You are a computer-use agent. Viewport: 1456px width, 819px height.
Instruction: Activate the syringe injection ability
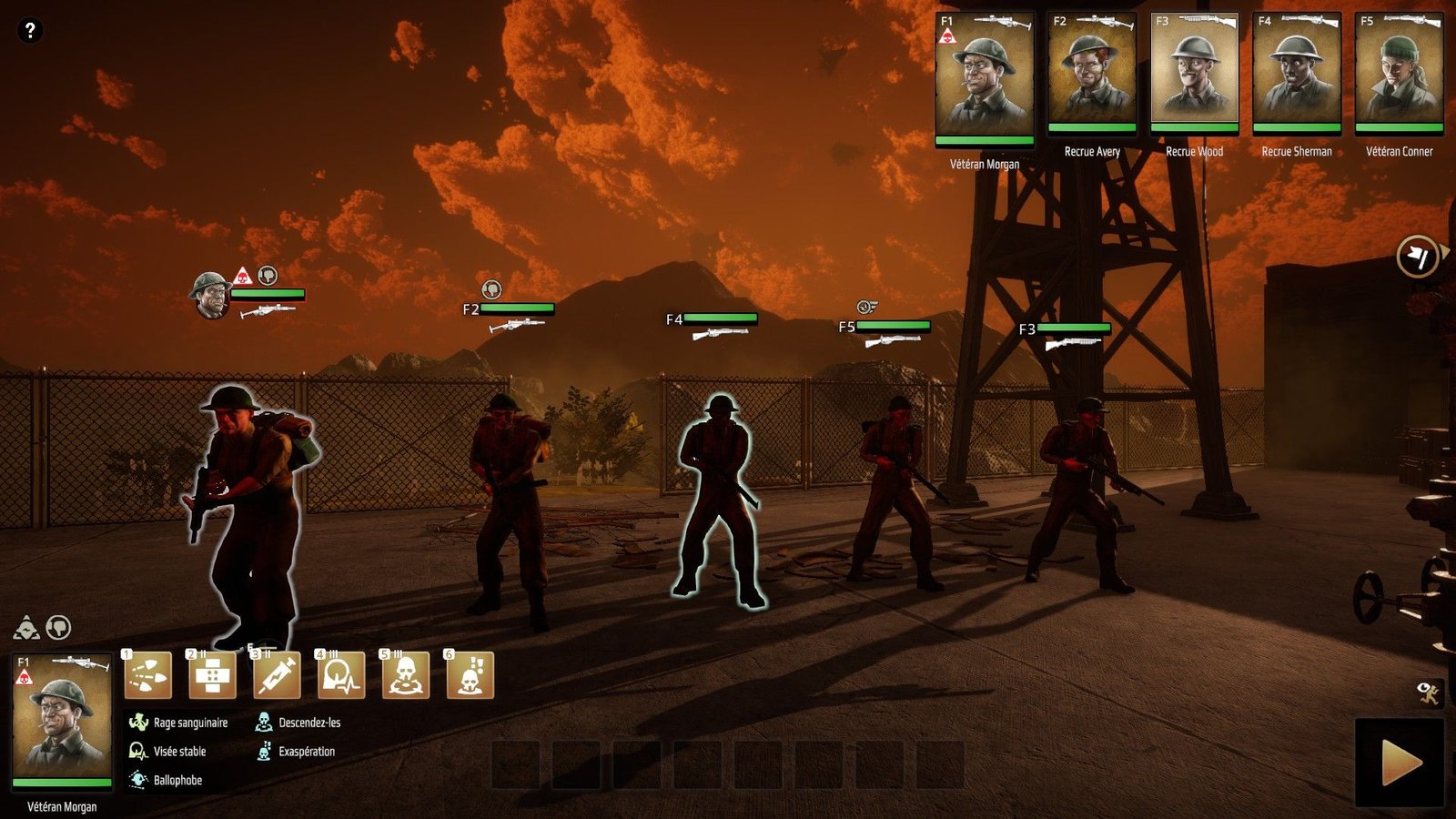pyautogui.click(x=277, y=675)
